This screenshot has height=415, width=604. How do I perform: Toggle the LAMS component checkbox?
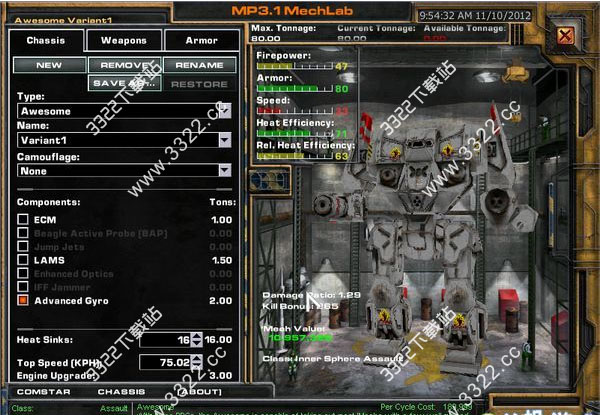23,259
